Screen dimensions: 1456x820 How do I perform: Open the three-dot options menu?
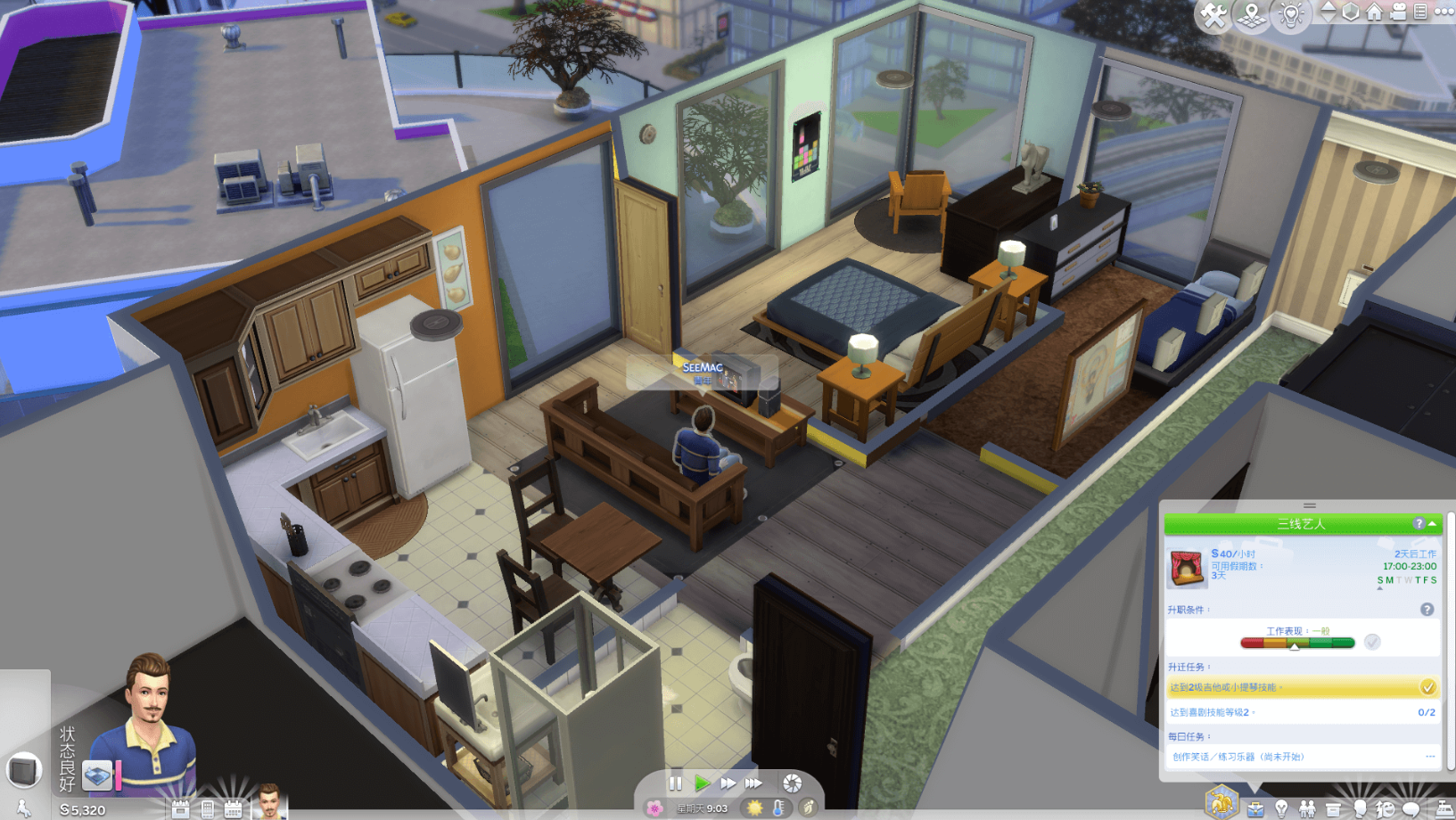[x=1444, y=12]
